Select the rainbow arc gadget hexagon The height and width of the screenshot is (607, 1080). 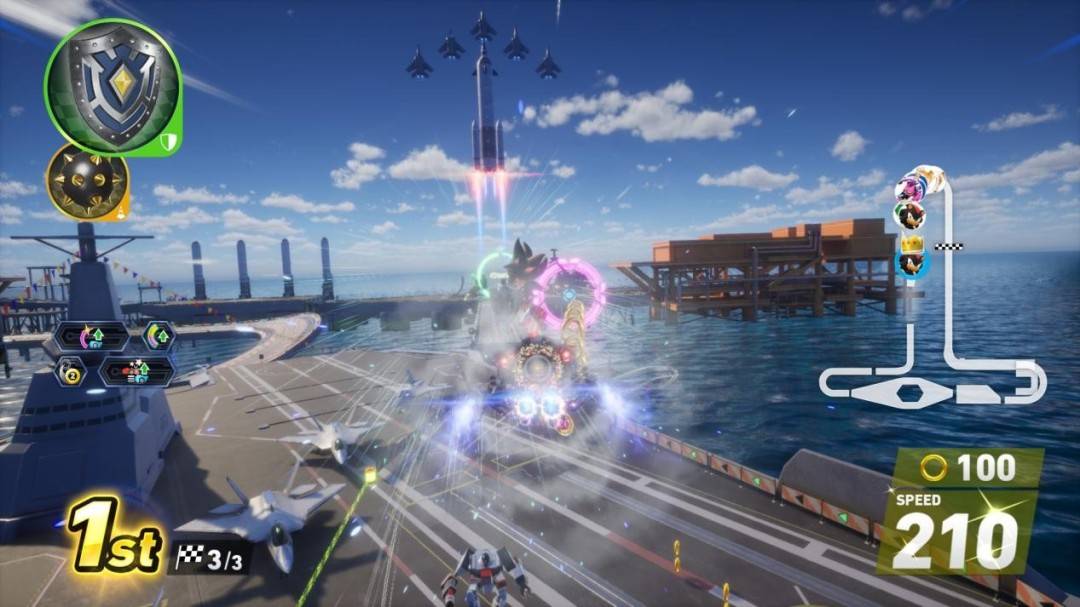tap(158, 335)
